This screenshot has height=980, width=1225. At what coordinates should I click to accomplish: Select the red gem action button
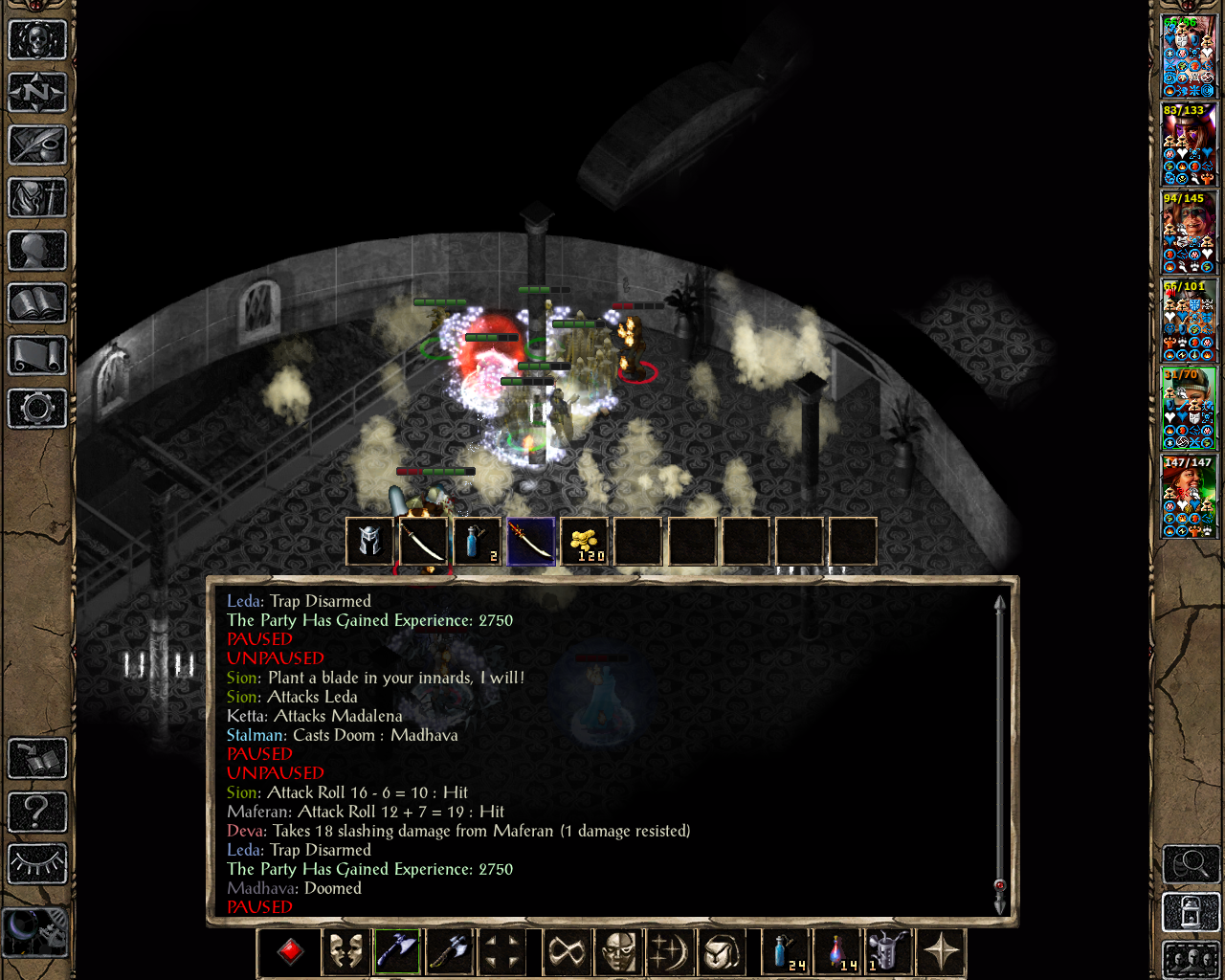tap(291, 952)
